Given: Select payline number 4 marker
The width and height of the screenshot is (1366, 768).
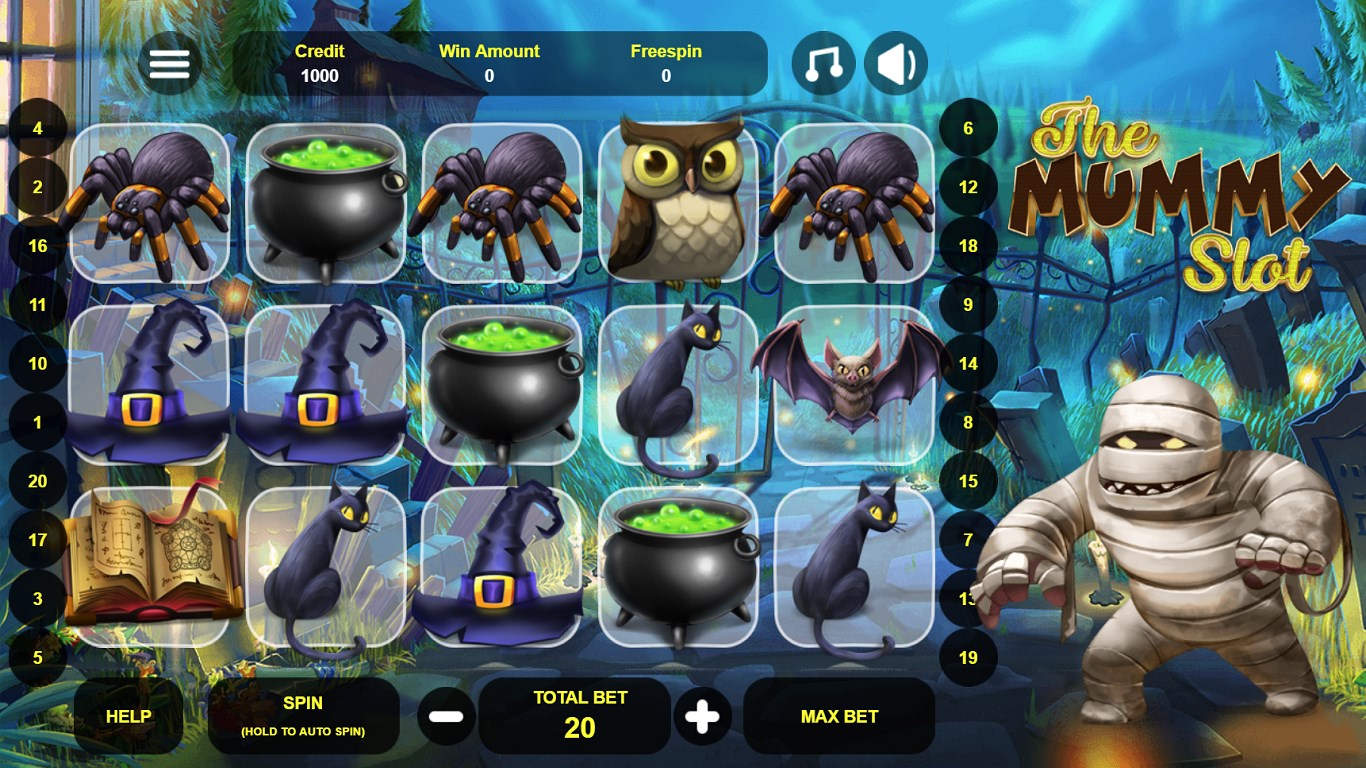Looking at the screenshot, I should [38, 129].
